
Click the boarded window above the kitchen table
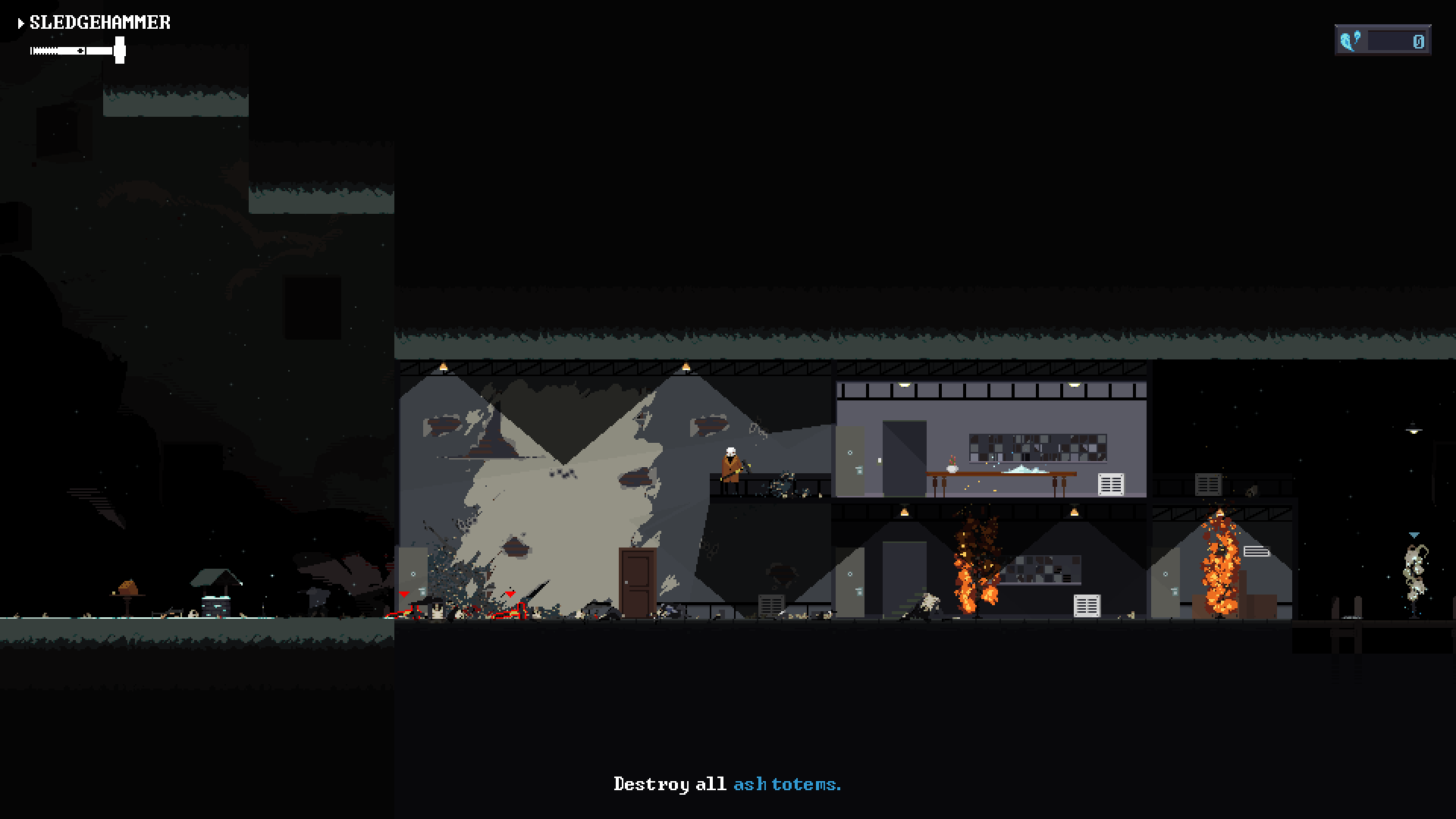click(1039, 449)
